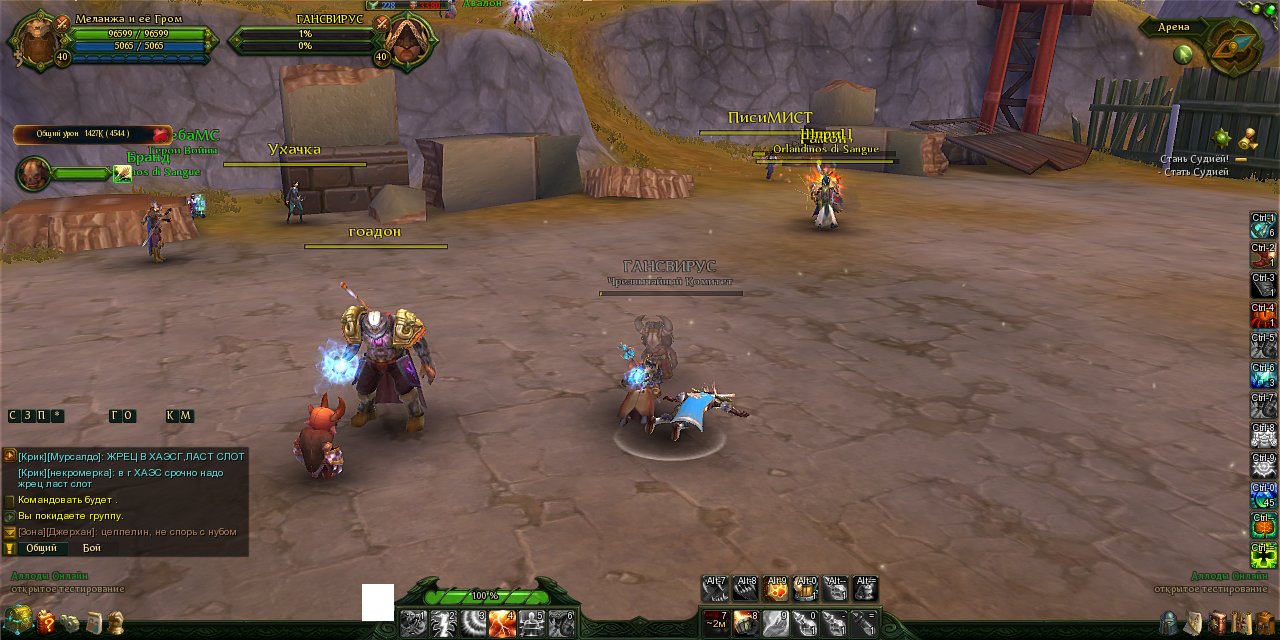
Task: Use the Alt-9 fiery paw ability
Action: tap(775, 589)
